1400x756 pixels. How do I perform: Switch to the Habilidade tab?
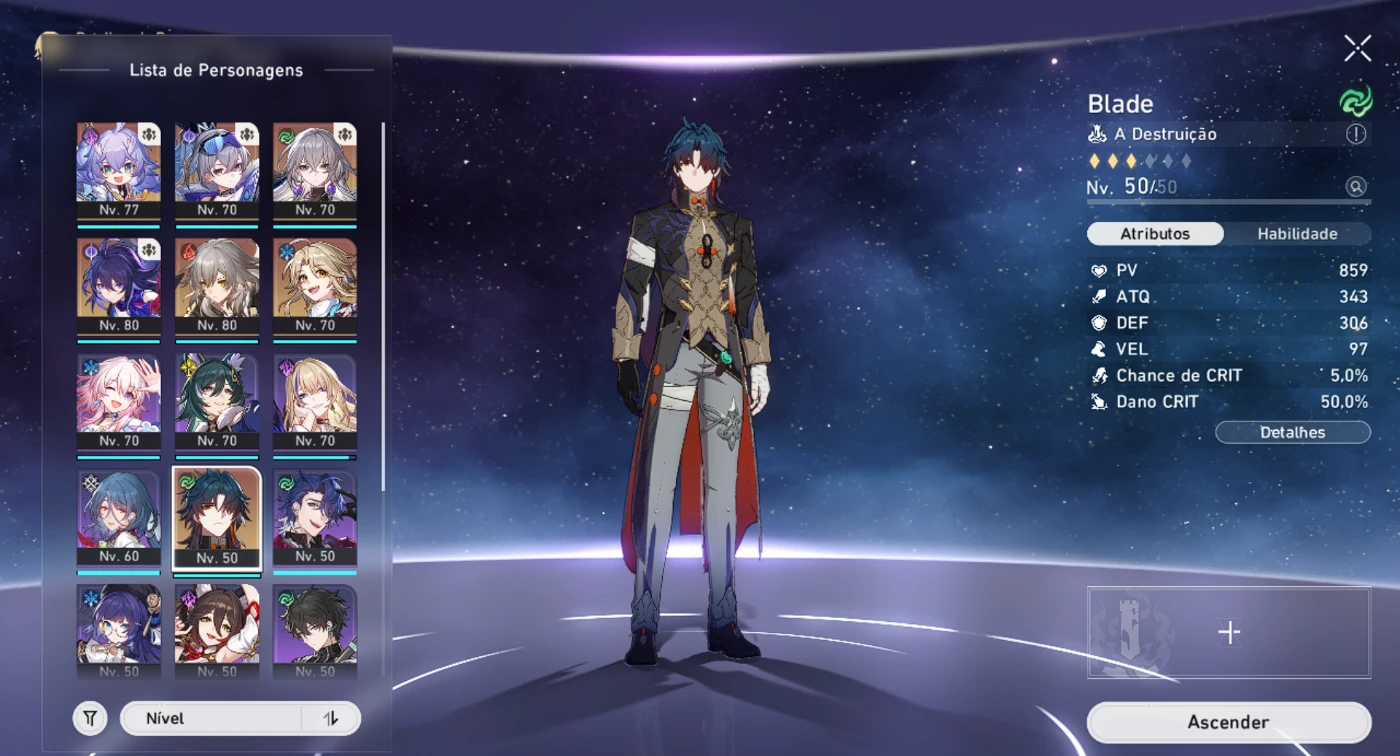(x=1297, y=234)
